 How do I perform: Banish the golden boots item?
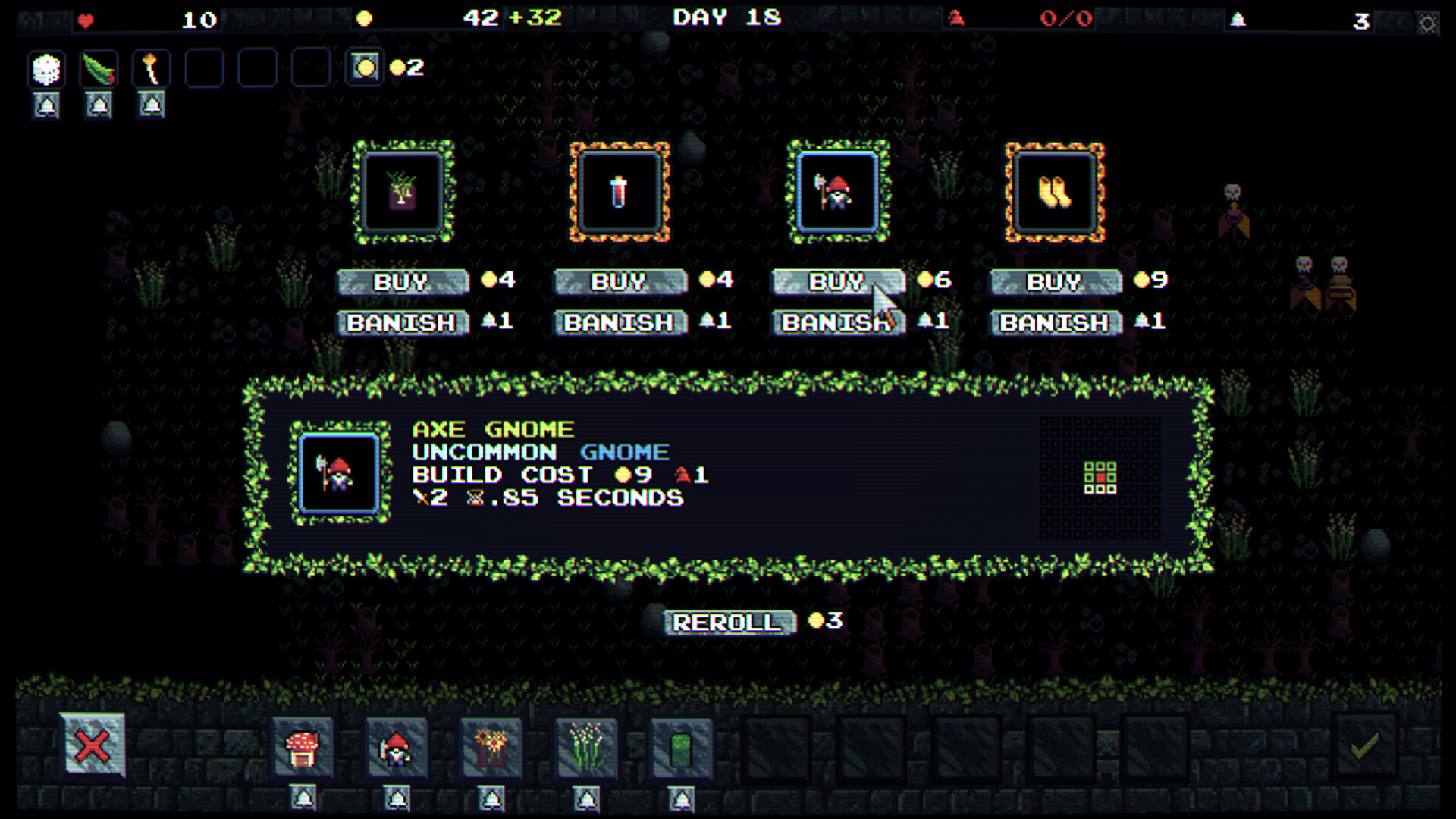1054,322
